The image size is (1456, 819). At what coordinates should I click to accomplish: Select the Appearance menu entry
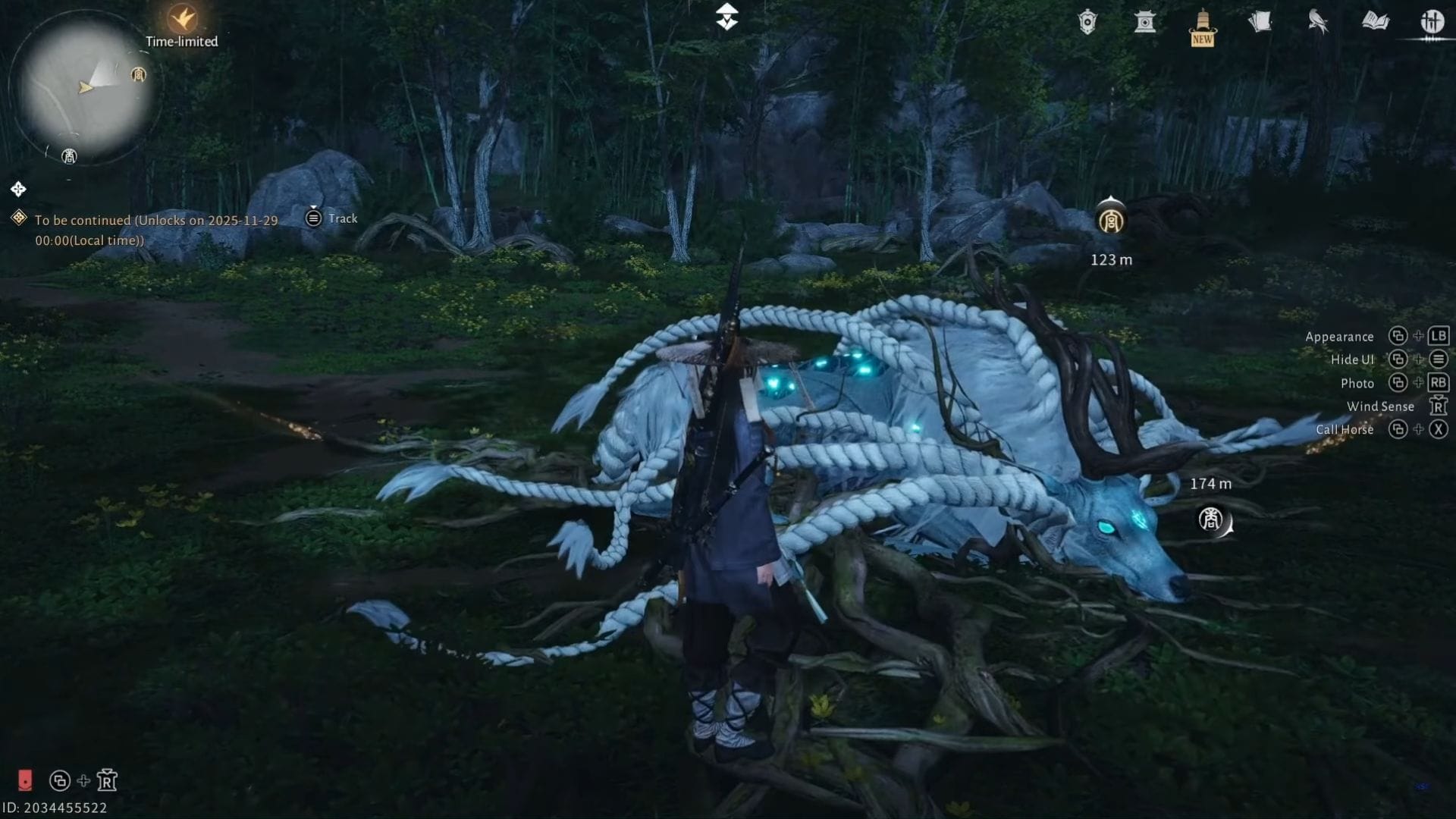click(1339, 336)
